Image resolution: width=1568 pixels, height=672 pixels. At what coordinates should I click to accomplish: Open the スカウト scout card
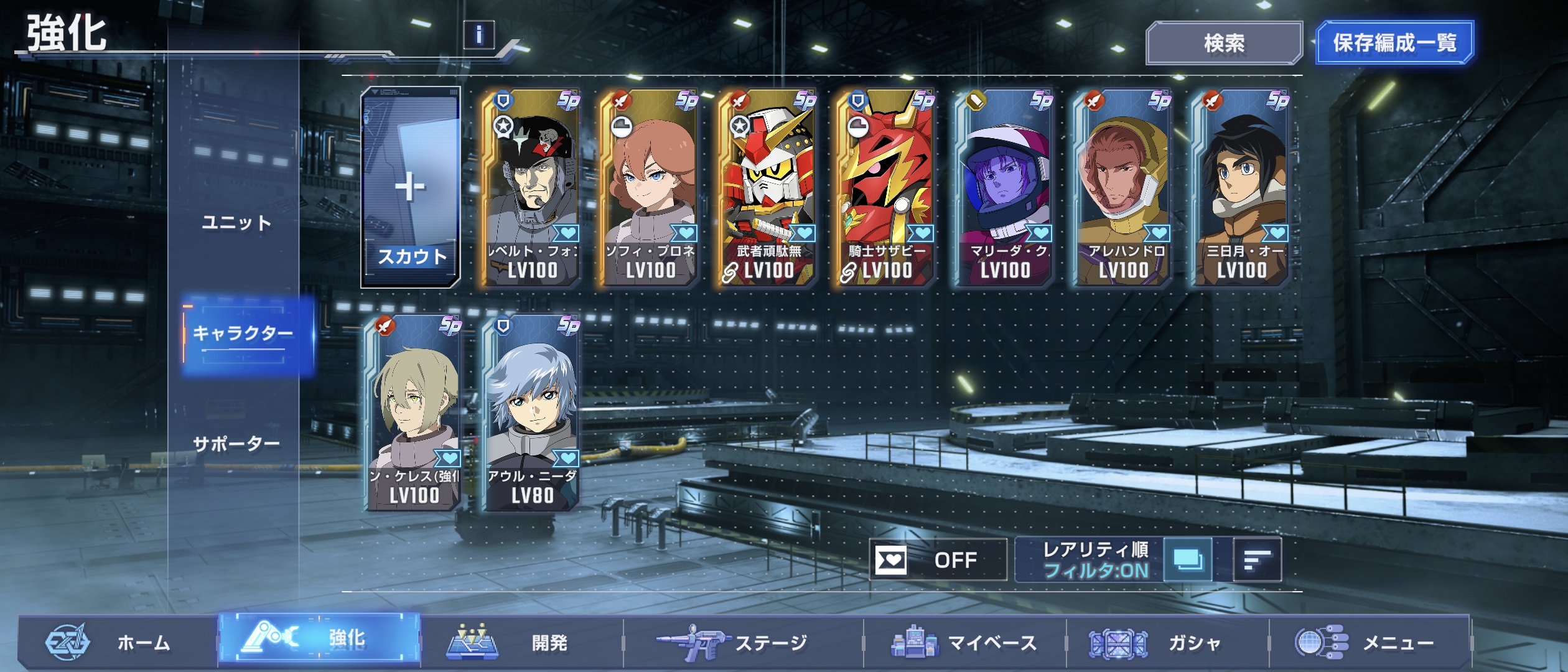[411, 187]
